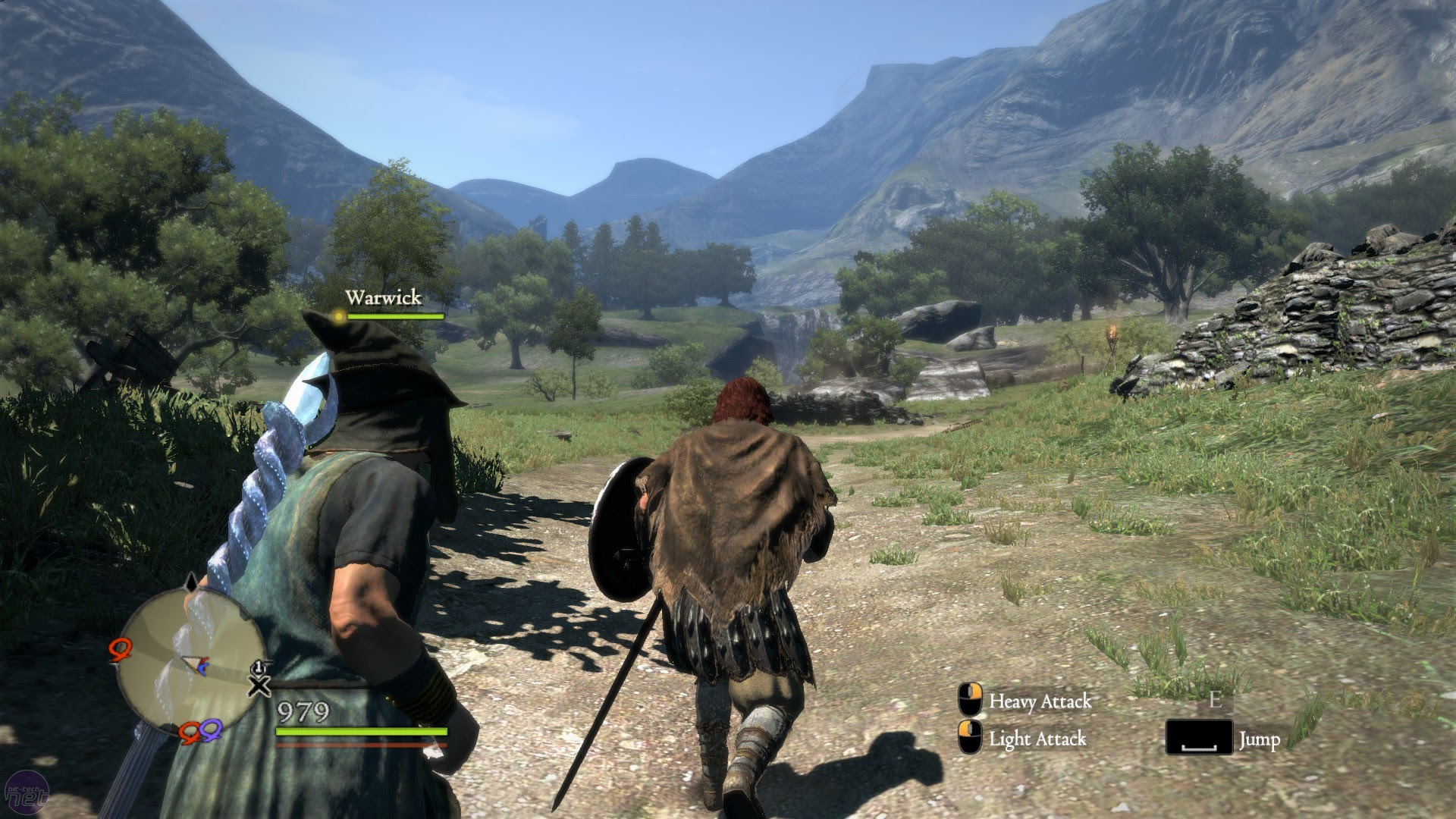Click the Jump text label
The image size is (1456, 819).
click(1260, 739)
